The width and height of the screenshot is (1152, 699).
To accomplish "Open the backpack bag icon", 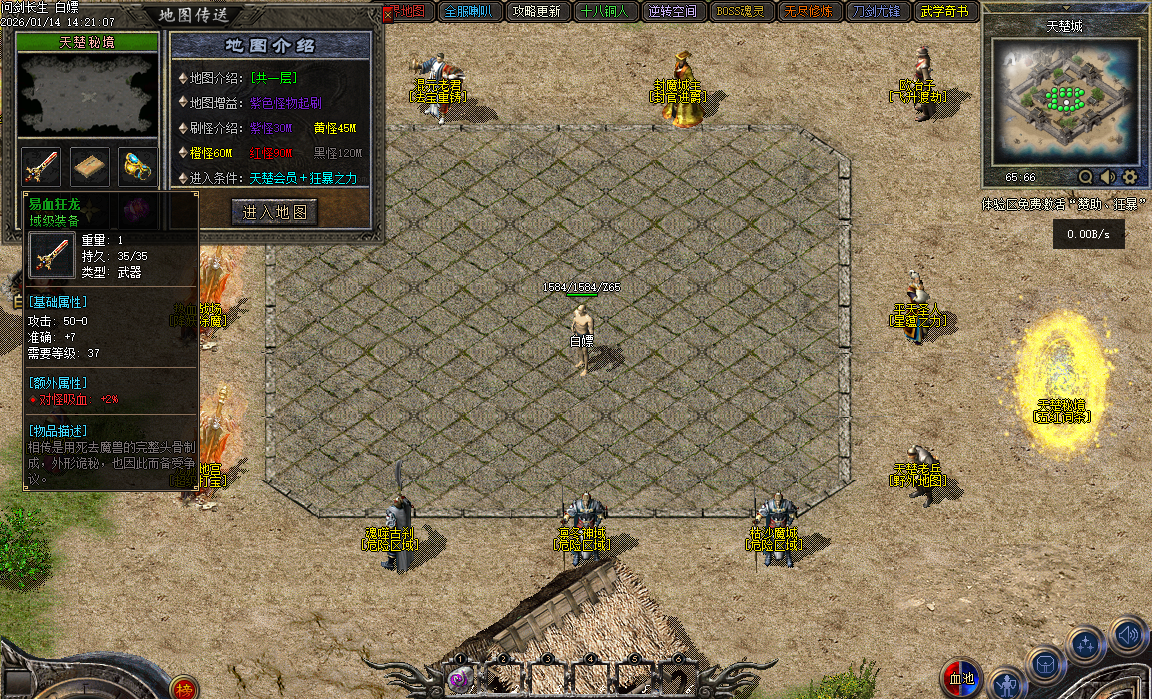I will pos(1045,664).
